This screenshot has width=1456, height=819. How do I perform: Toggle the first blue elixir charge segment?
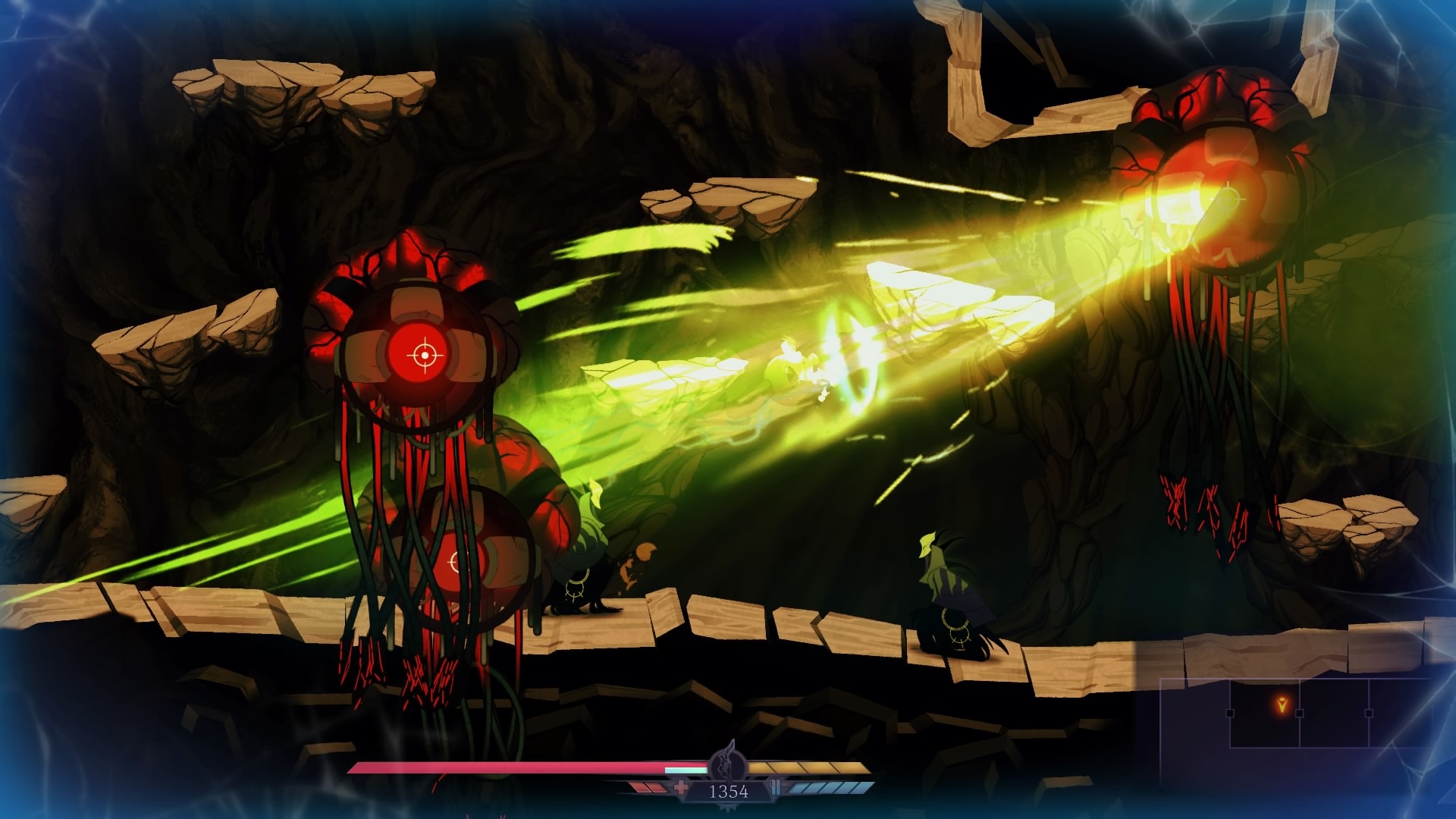click(x=799, y=786)
